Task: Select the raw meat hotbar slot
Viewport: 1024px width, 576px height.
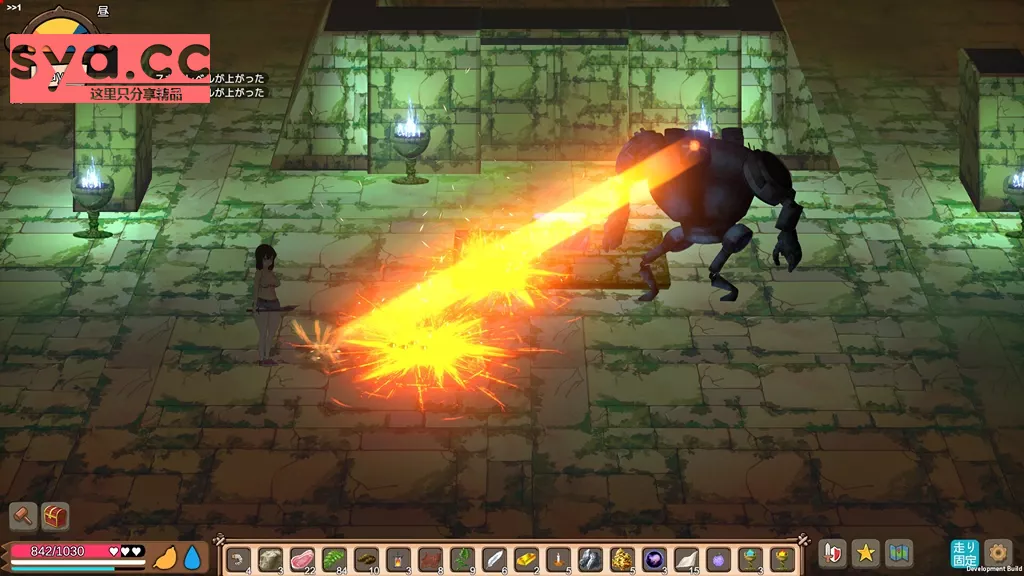Action: 301,559
